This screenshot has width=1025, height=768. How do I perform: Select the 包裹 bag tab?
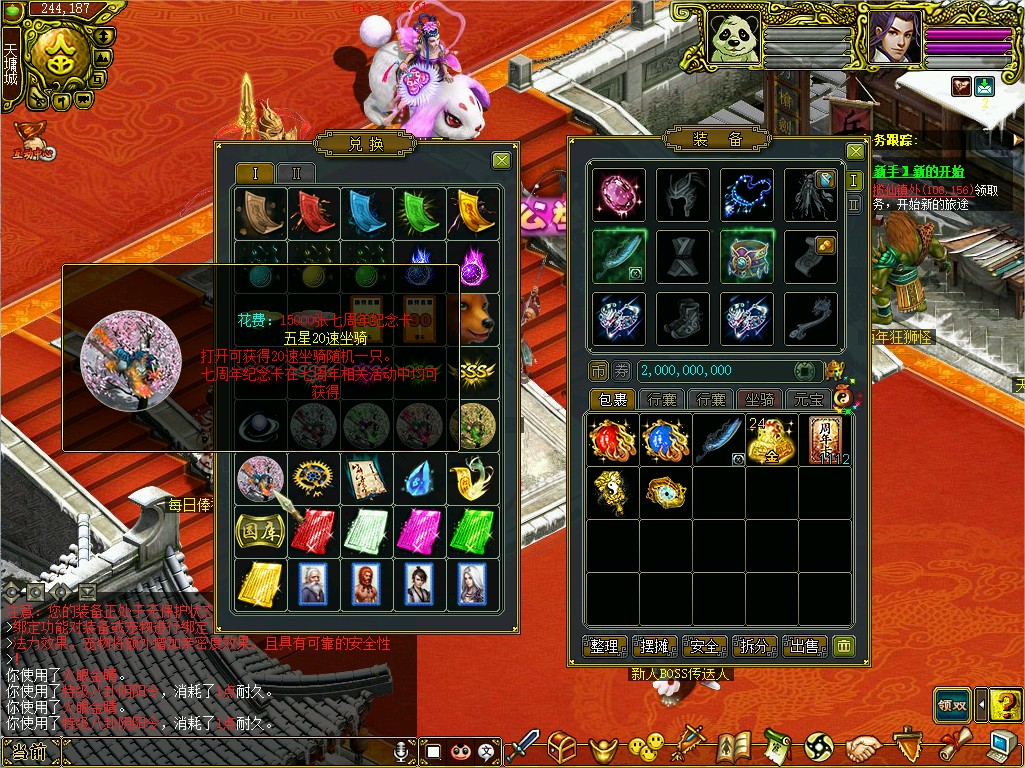[x=611, y=400]
